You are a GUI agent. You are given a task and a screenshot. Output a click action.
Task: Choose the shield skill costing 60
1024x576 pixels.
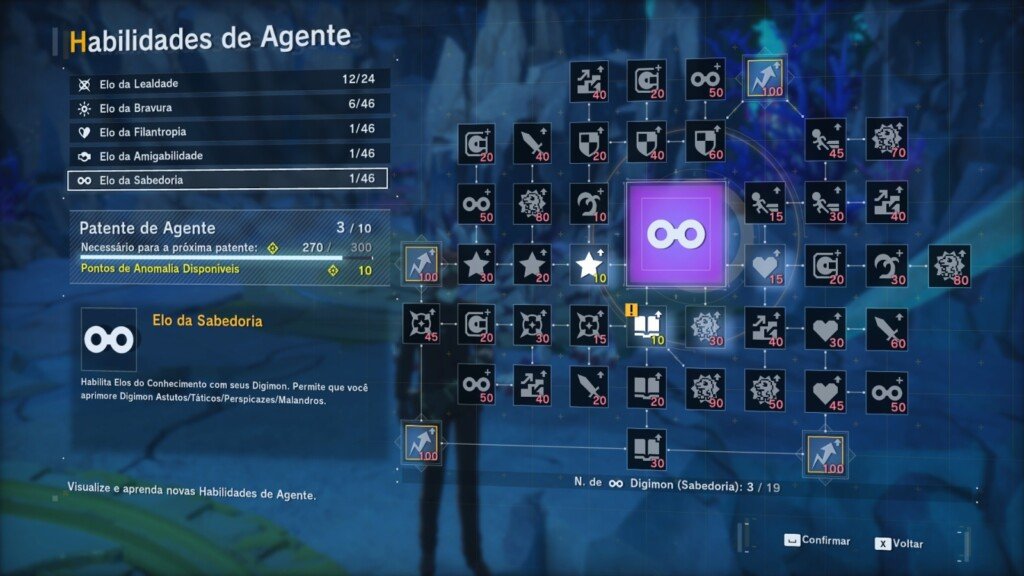[x=705, y=141]
